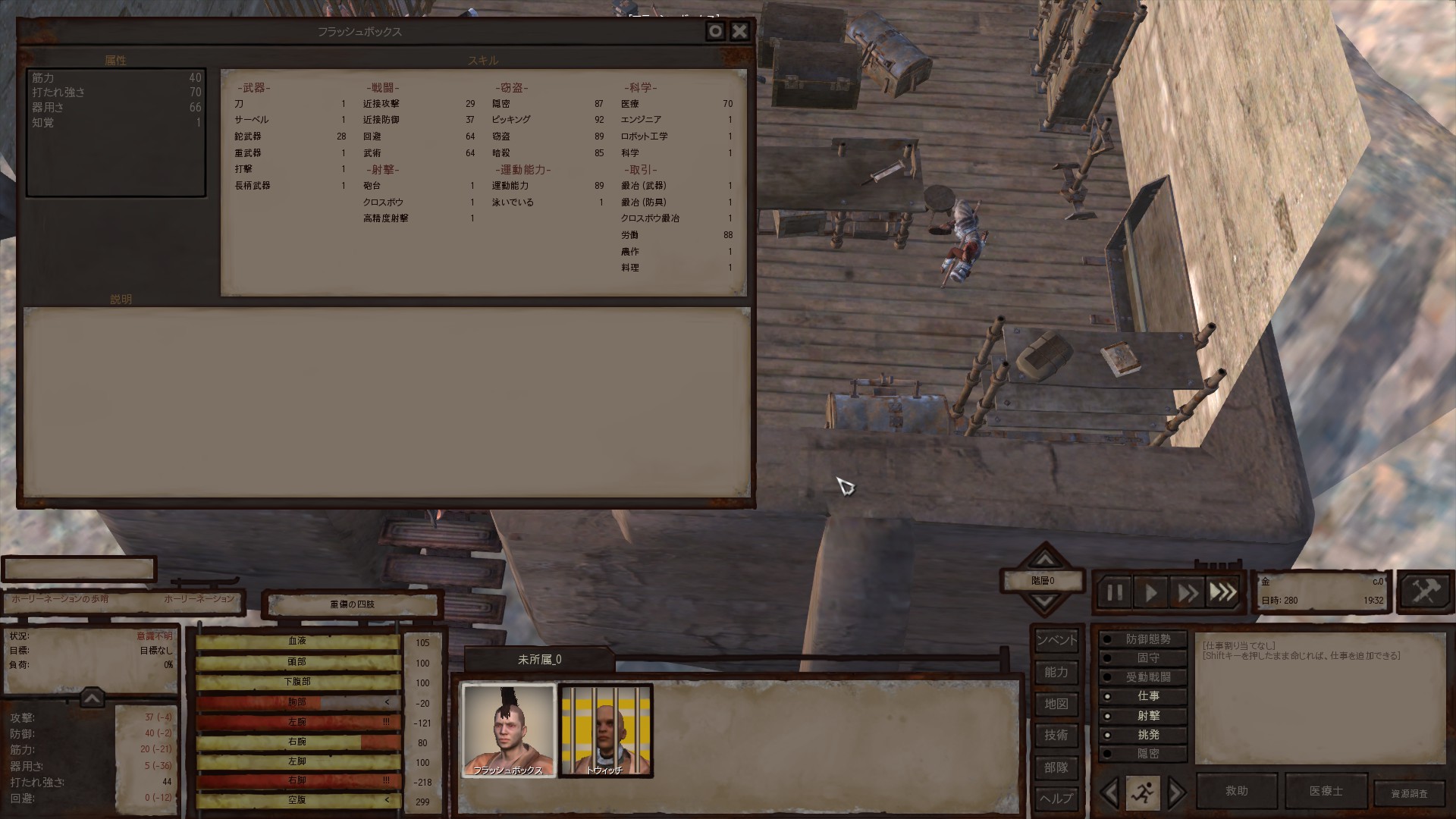Set game speed to double fast-forward
The image size is (1456, 819).
point(1187,592)
